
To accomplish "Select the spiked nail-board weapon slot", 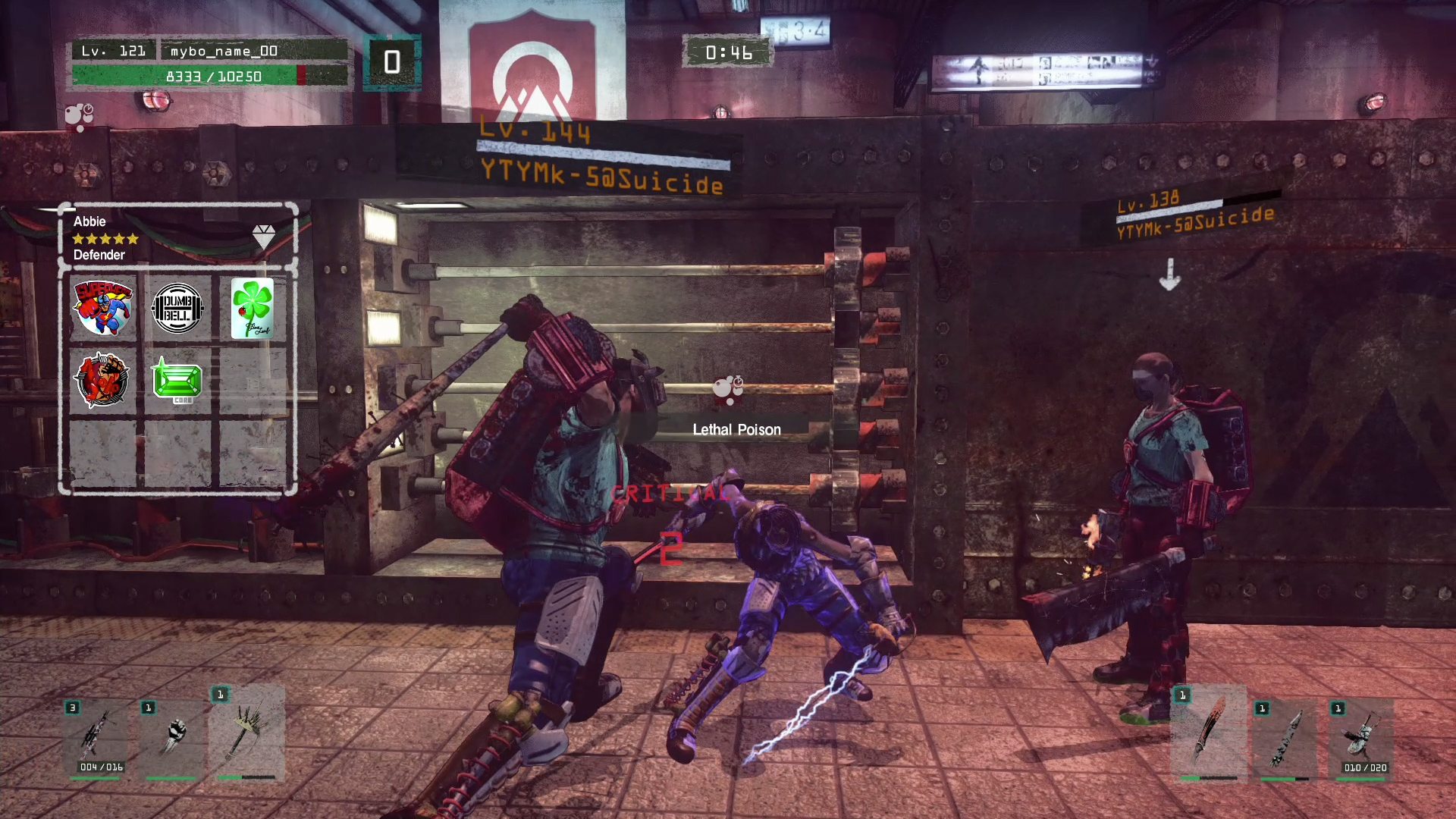I will coord(246,732).
